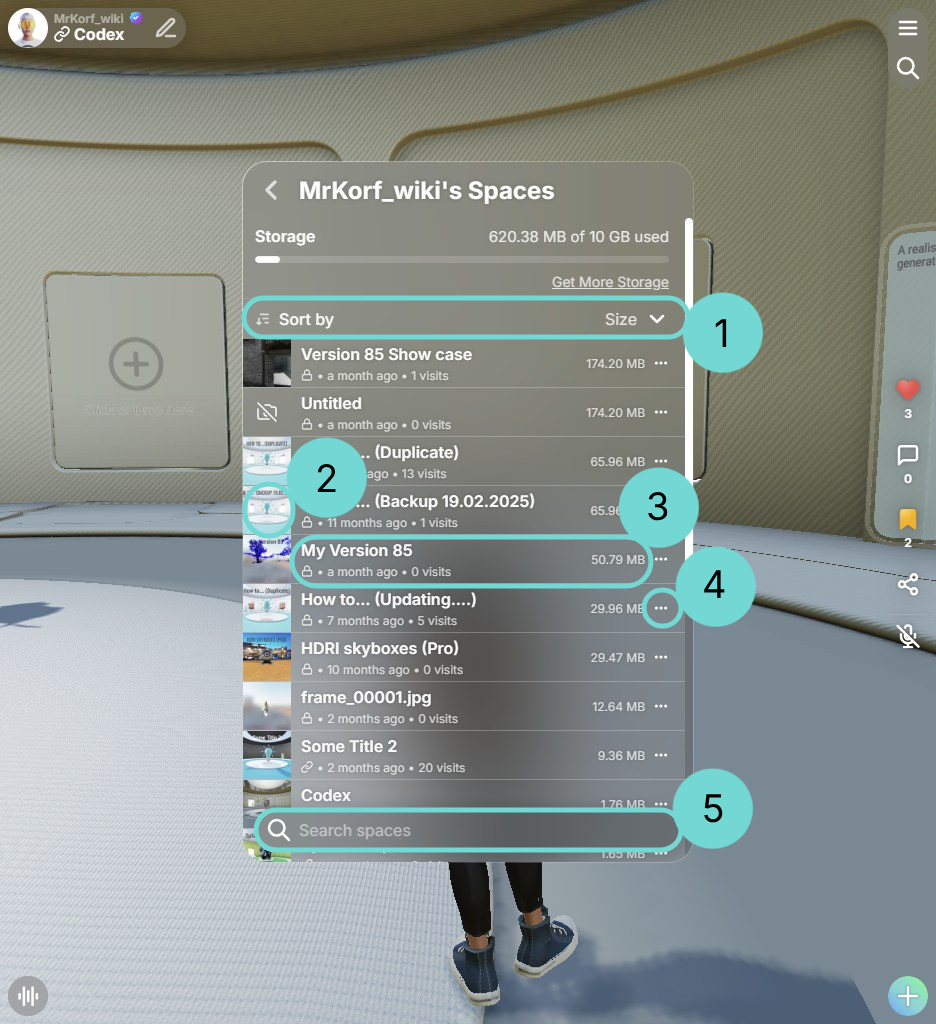Share this space via share icon
Image resolution: width=936 pixels, height=1024 pixels.
click(908, 585)
